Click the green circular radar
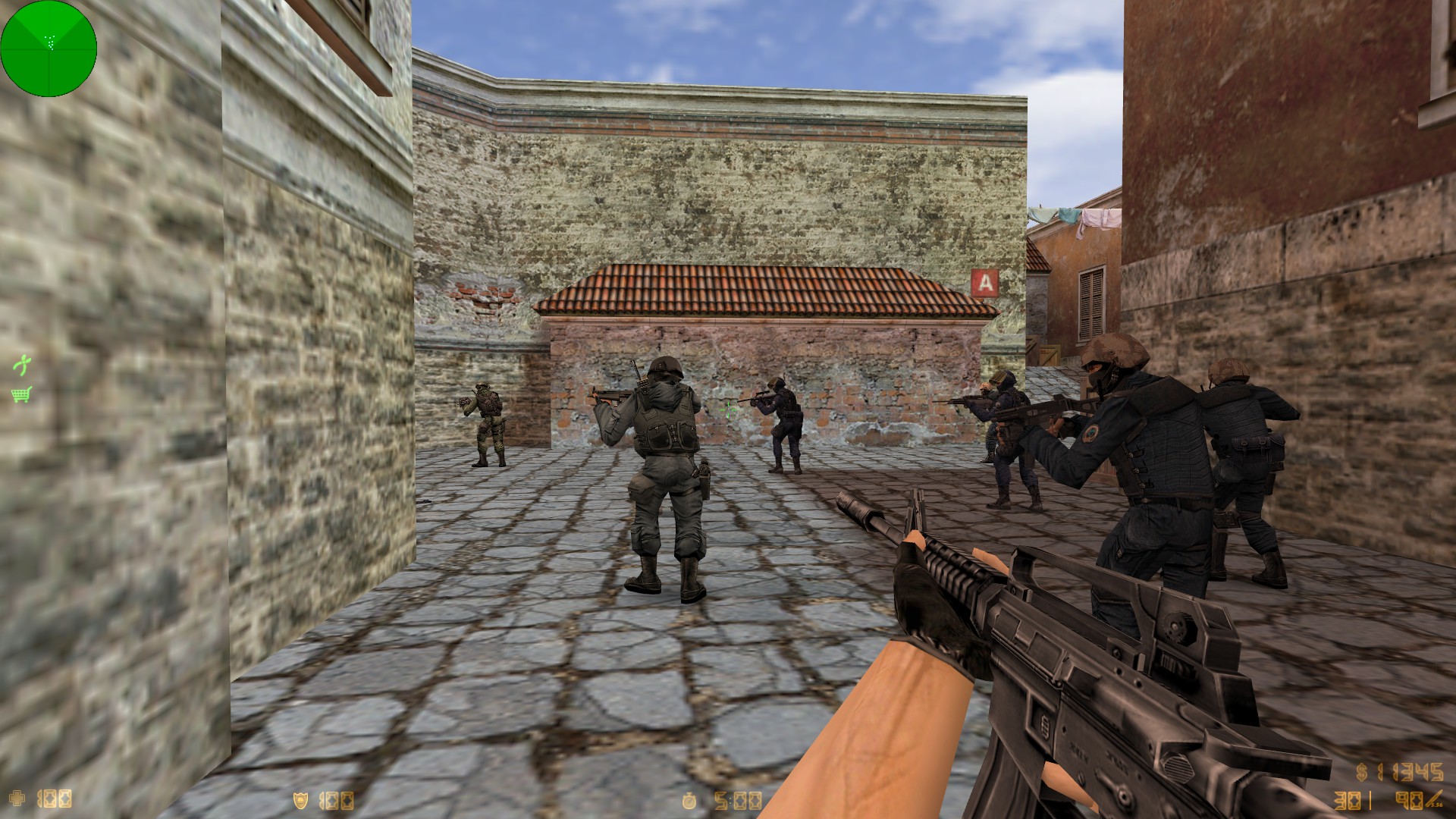 click(x=49, y=49)
